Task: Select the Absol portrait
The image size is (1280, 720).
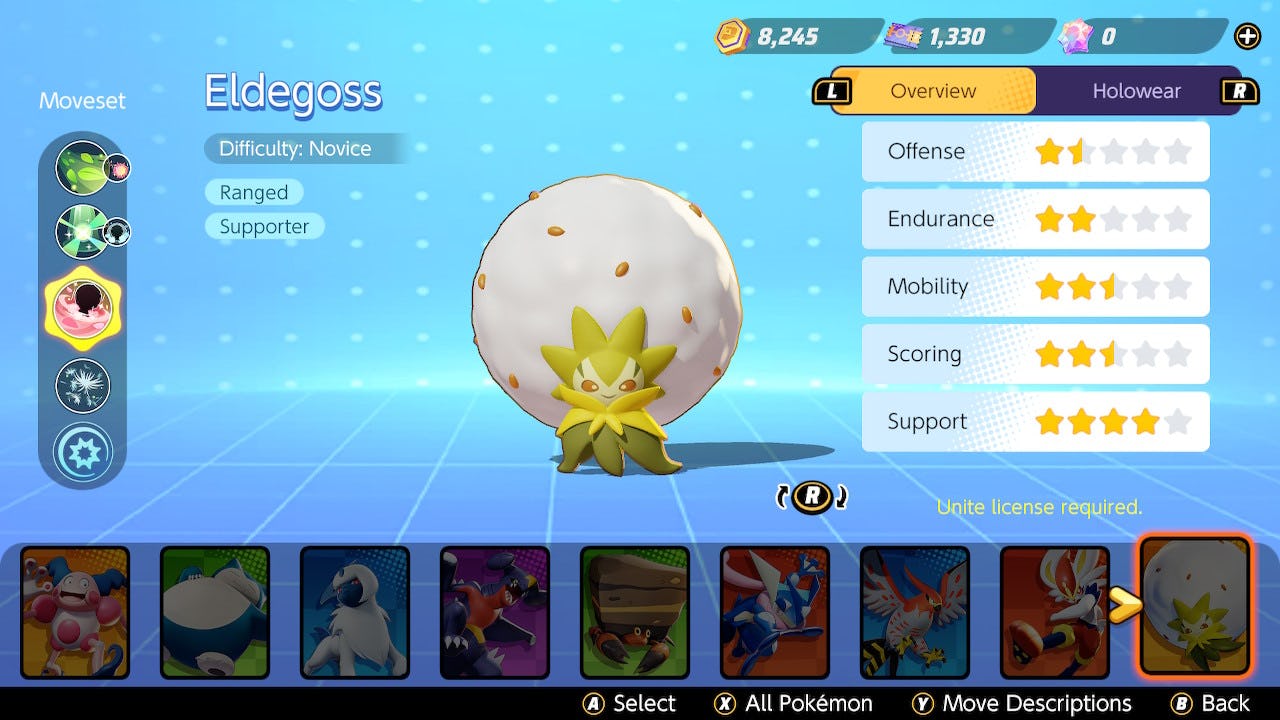Action: pyautogui.click(x=355, y=611)
